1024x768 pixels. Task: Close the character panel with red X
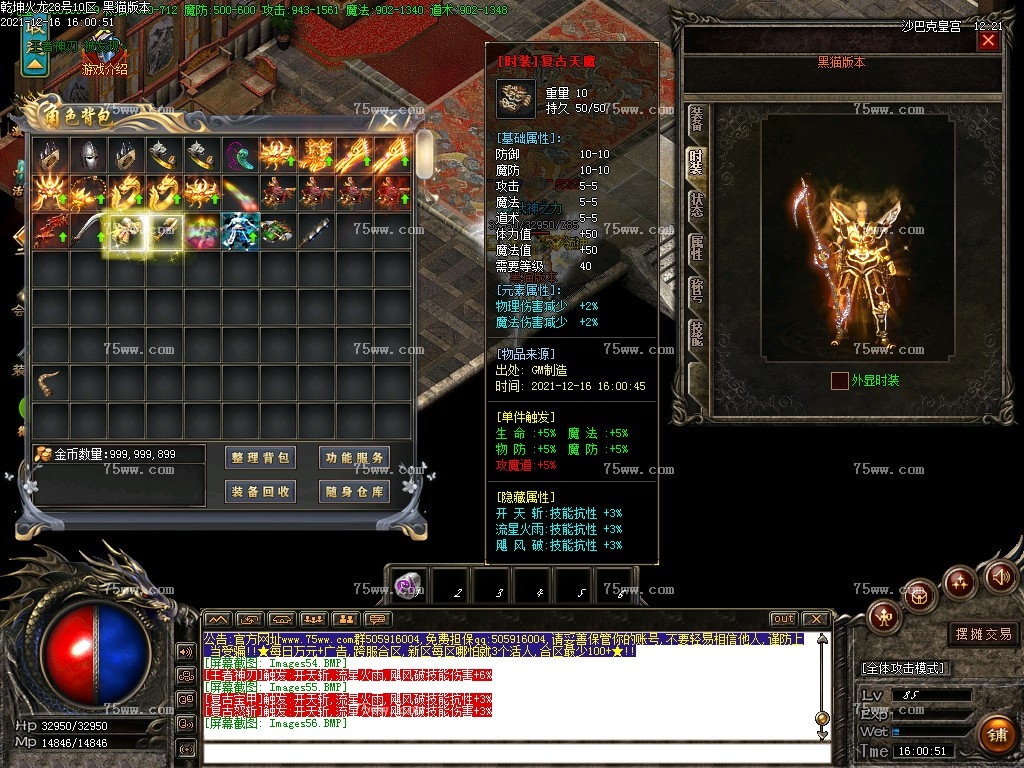(x=988, y=41)
